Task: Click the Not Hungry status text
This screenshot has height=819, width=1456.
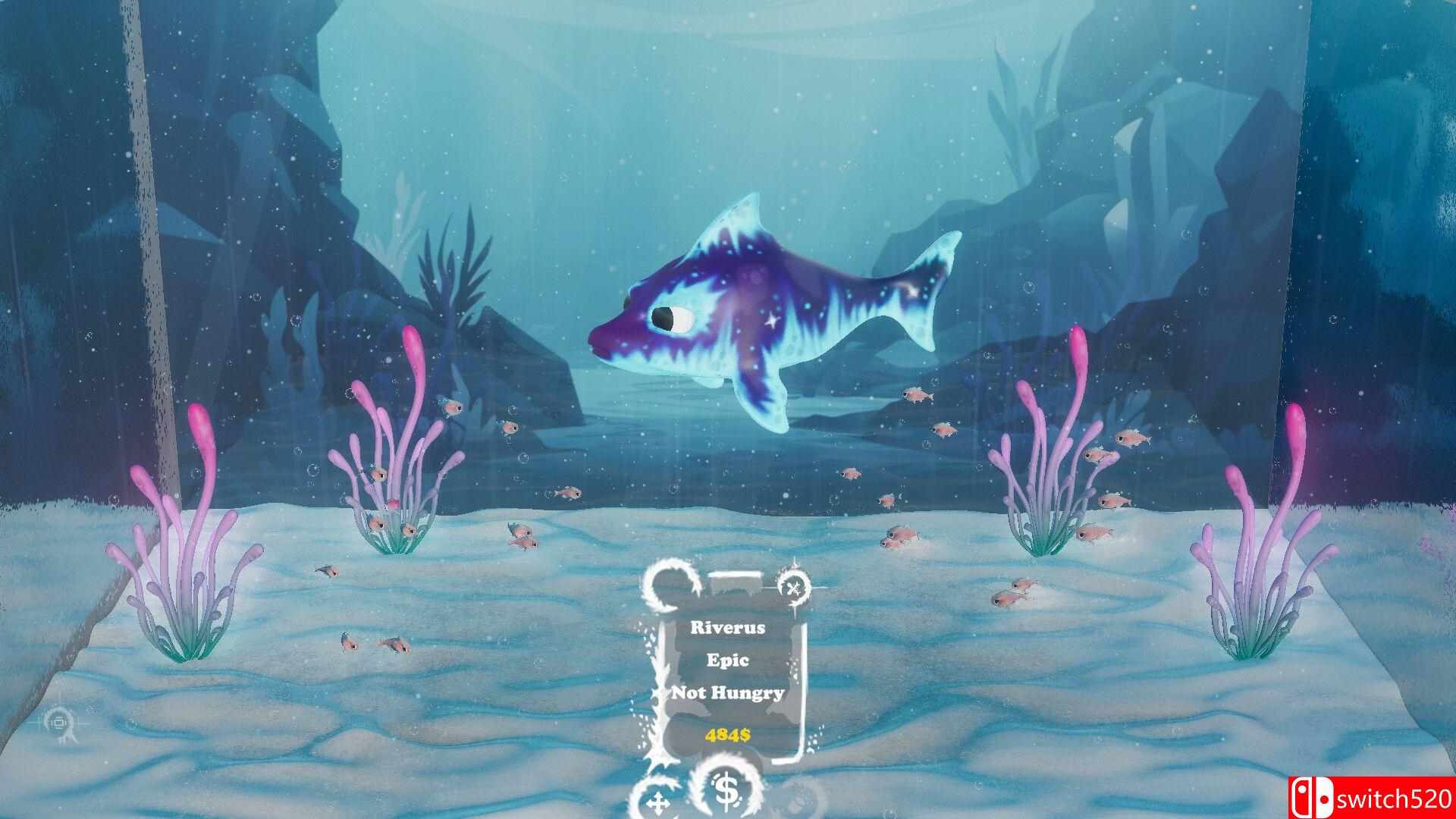Action: 728,692
